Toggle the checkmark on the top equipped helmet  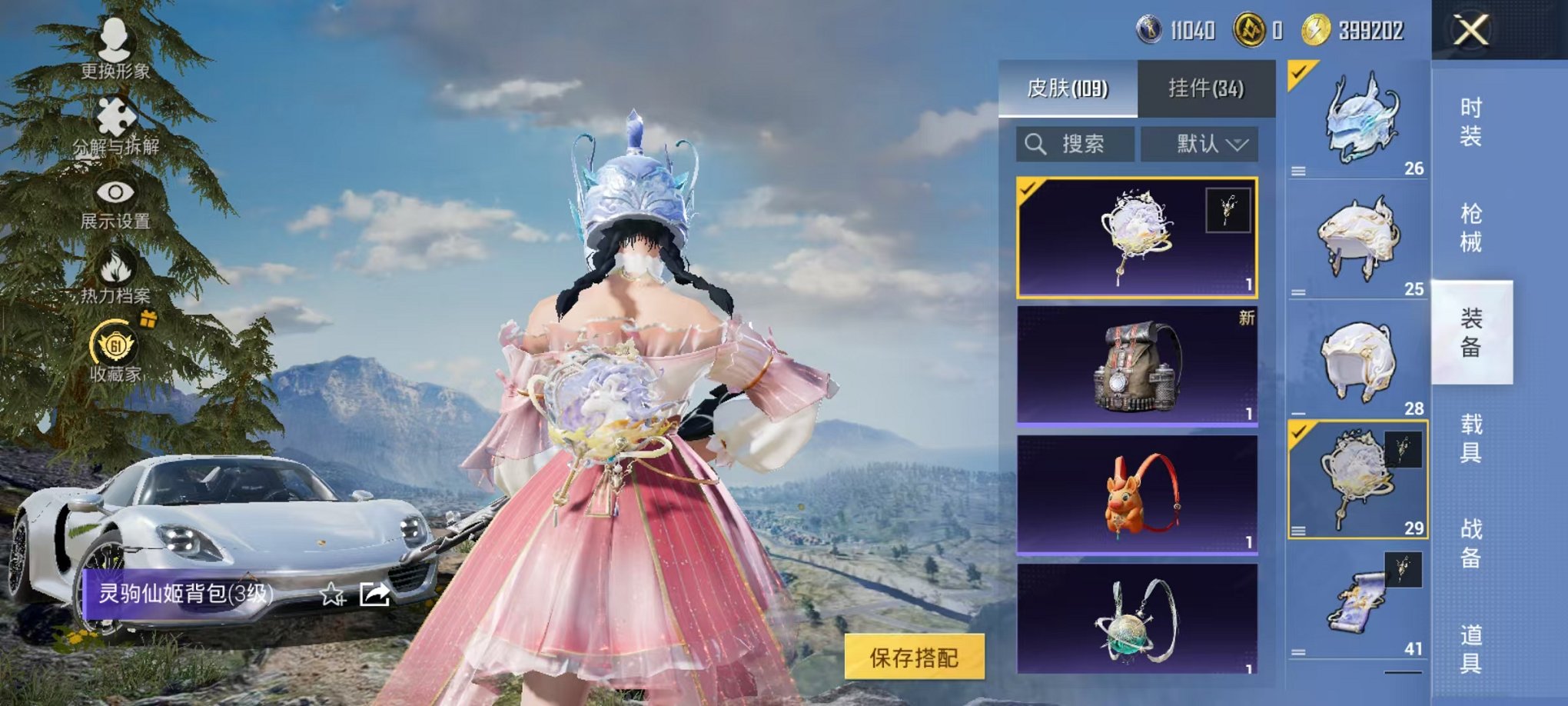point(1297,73)
